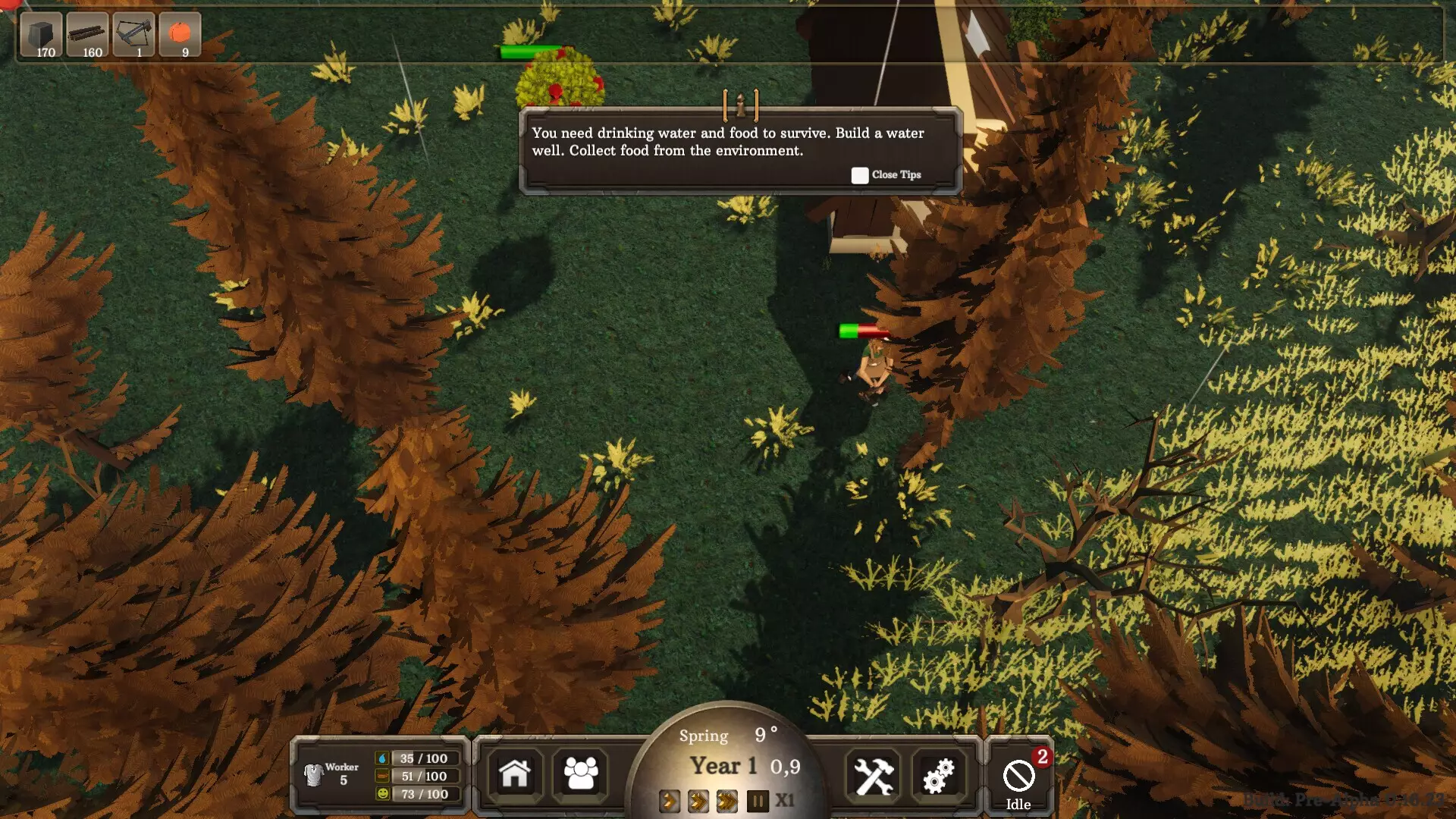Screen dimensions: 1456x819
Task: Show the Idle workers list
Action: click(1018, 780)
